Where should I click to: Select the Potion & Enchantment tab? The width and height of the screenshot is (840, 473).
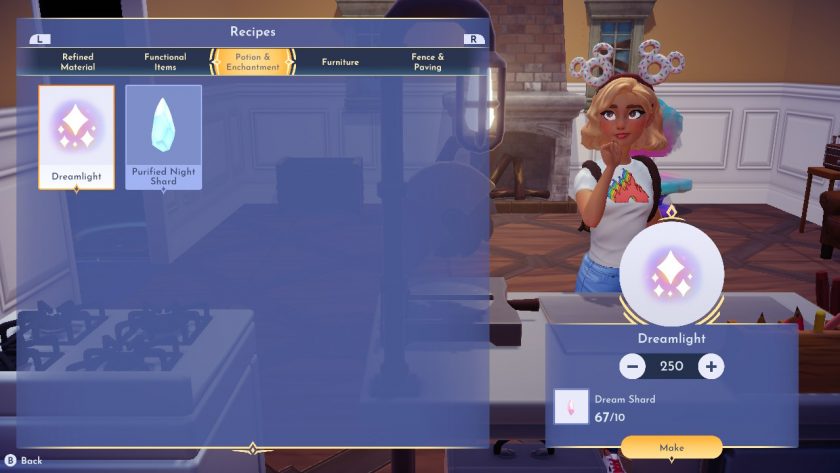[x=252, y=62]
